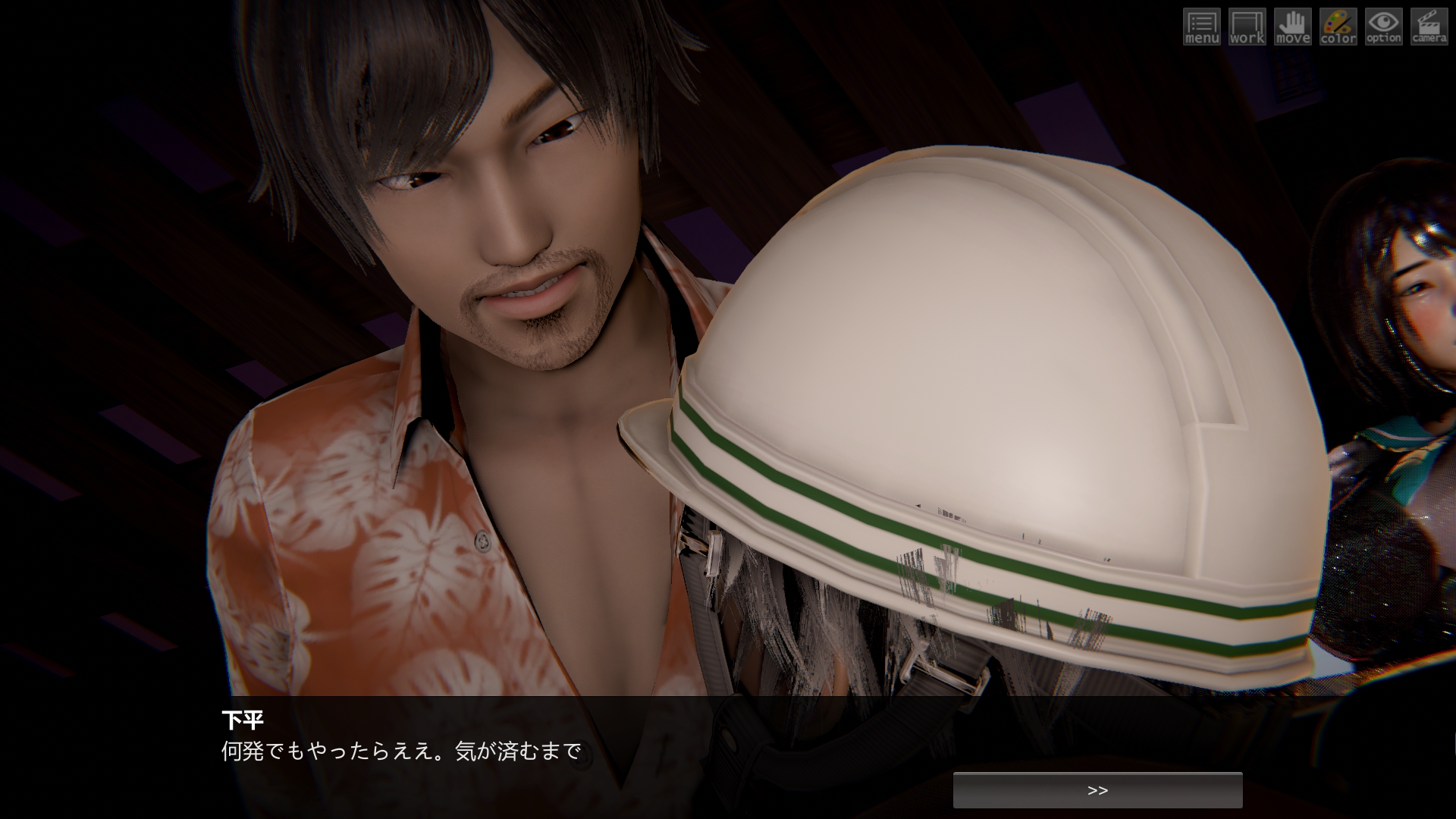1456x819 pixels.
Task: Advance dialogue with the >> button
Action: (x=1097, y=790)
